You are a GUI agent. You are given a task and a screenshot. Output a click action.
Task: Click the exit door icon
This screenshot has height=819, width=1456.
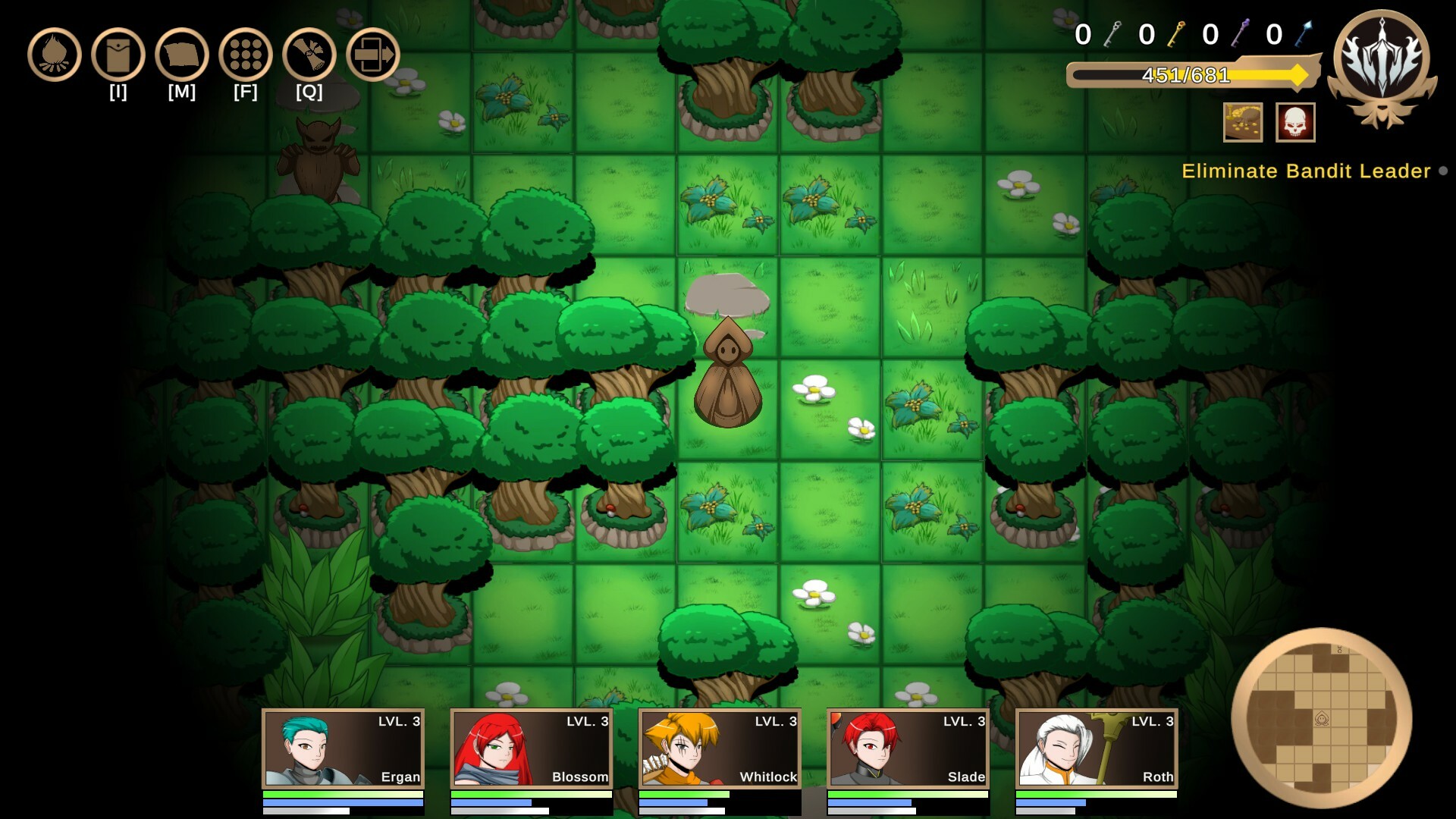point(372,55)
